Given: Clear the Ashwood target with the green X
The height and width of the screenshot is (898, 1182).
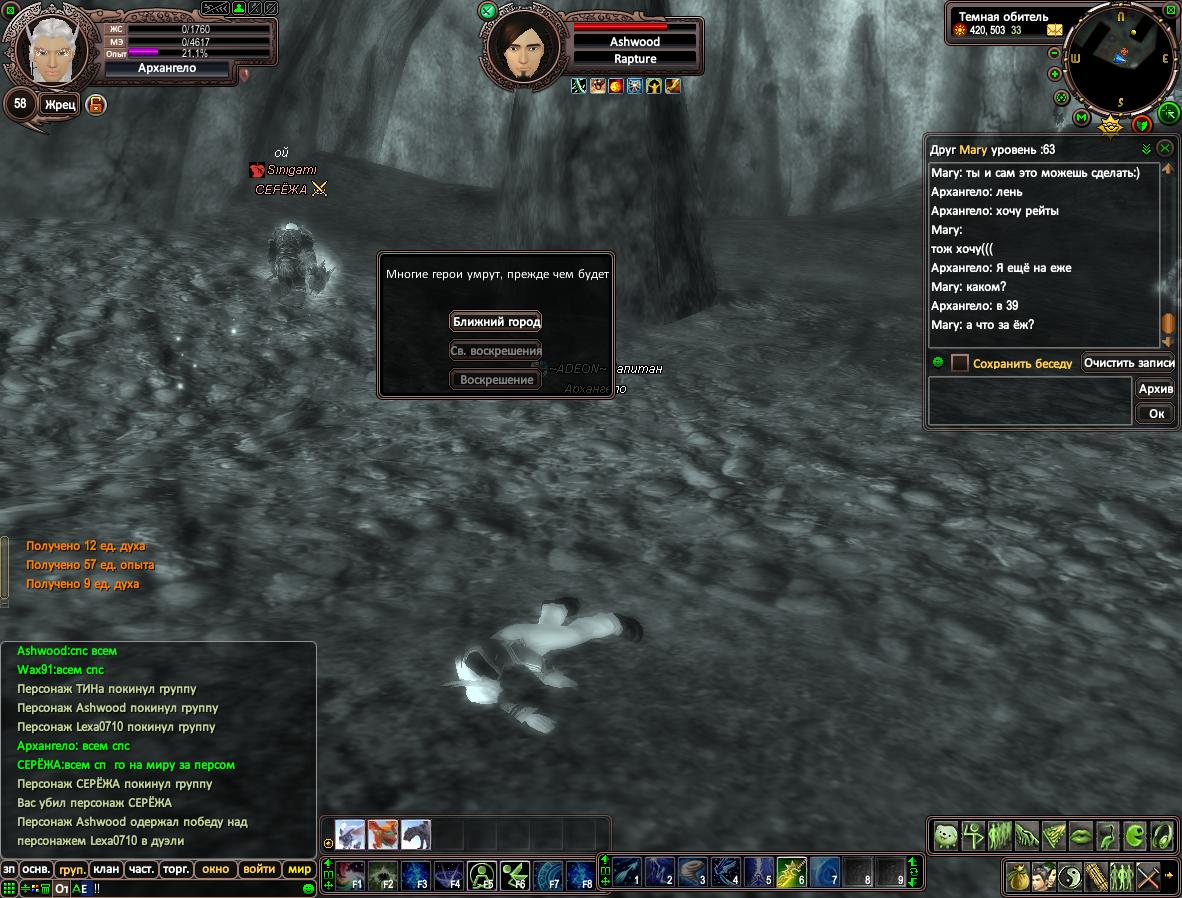Looking at the screenshot, I should [x=488, y=11].
